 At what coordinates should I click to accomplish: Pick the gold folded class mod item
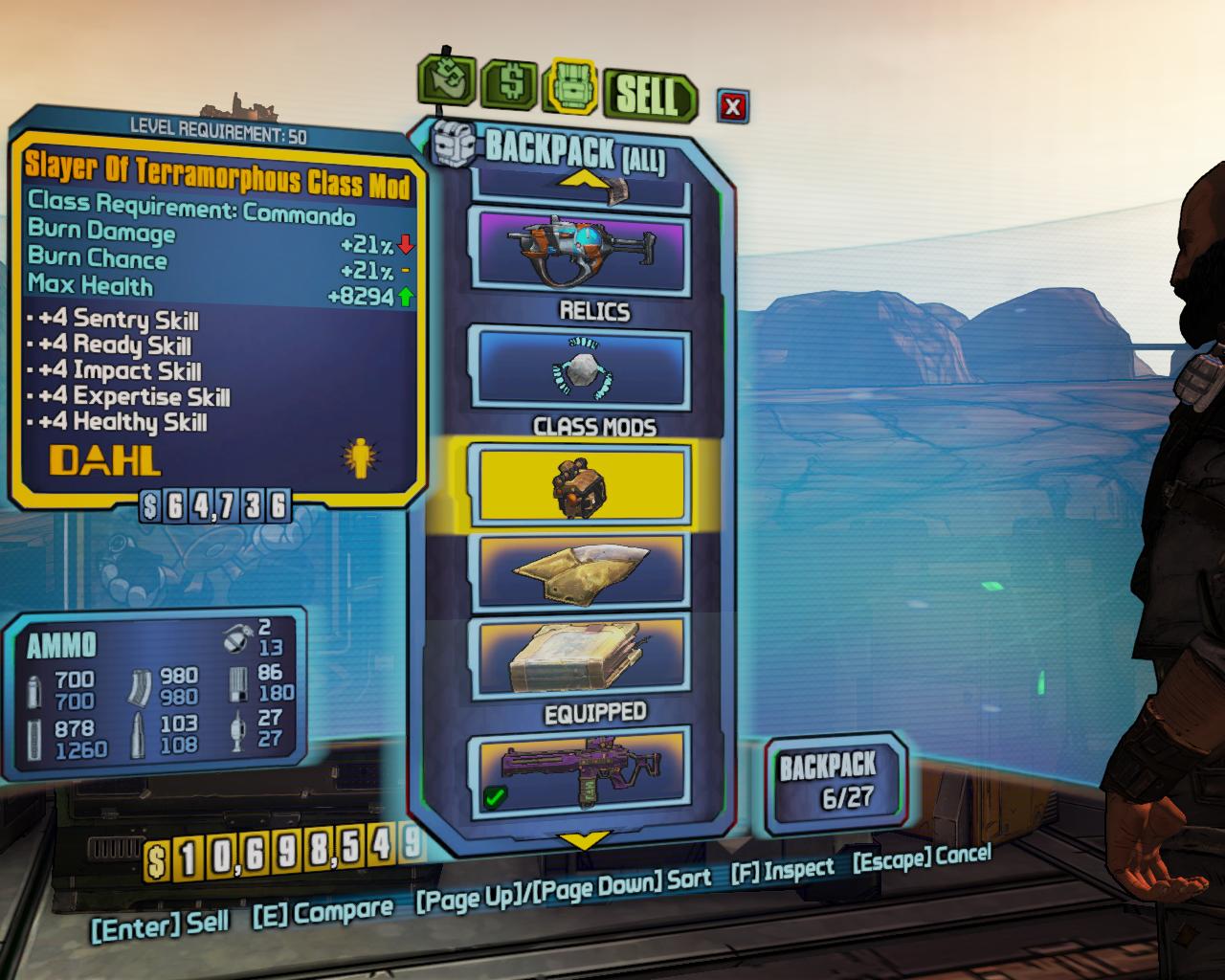click(x=580, y=571)
